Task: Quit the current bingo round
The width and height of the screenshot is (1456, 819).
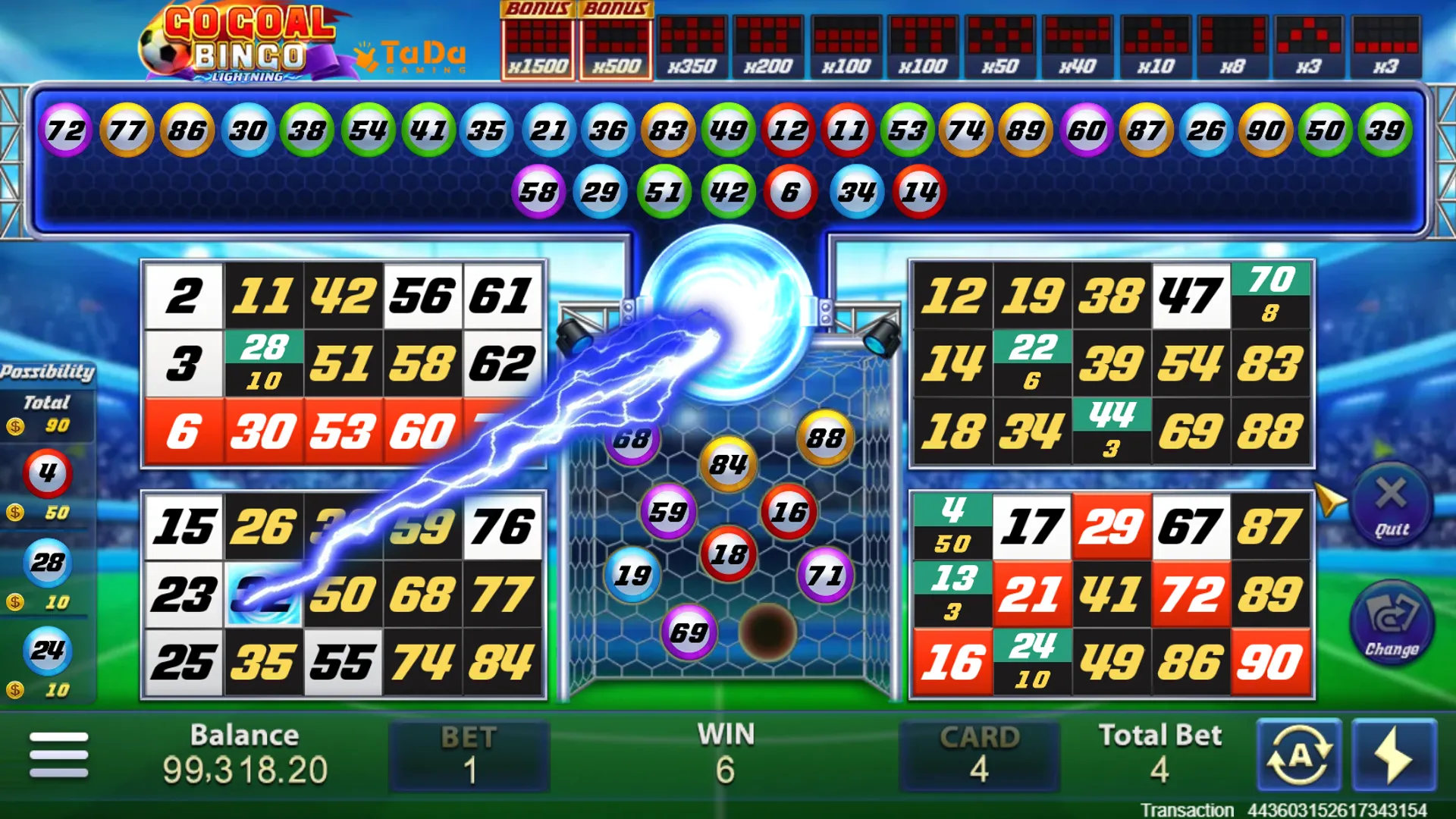Action: coord(1391,504)
